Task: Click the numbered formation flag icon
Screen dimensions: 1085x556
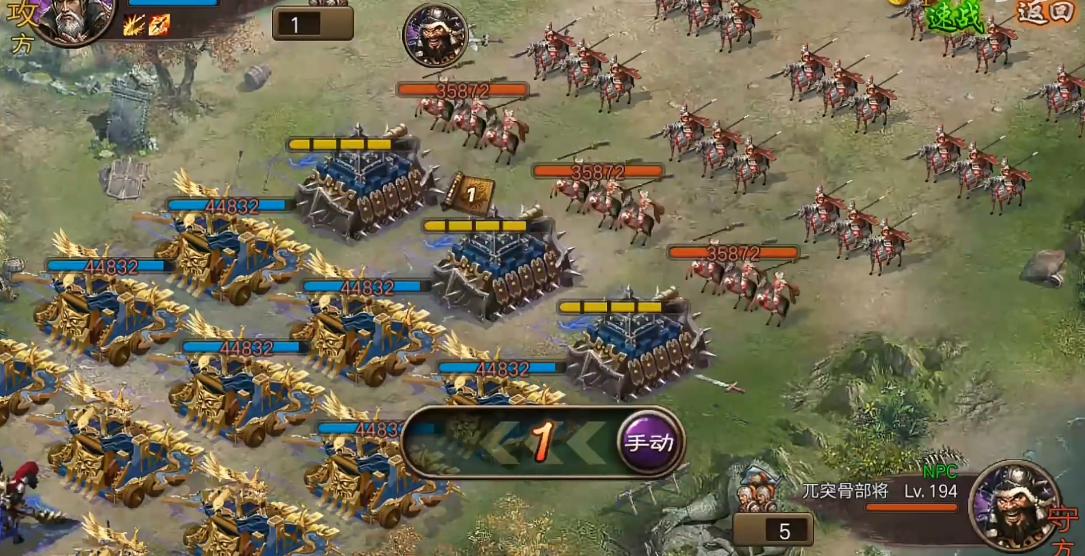Action: [468, 193]
